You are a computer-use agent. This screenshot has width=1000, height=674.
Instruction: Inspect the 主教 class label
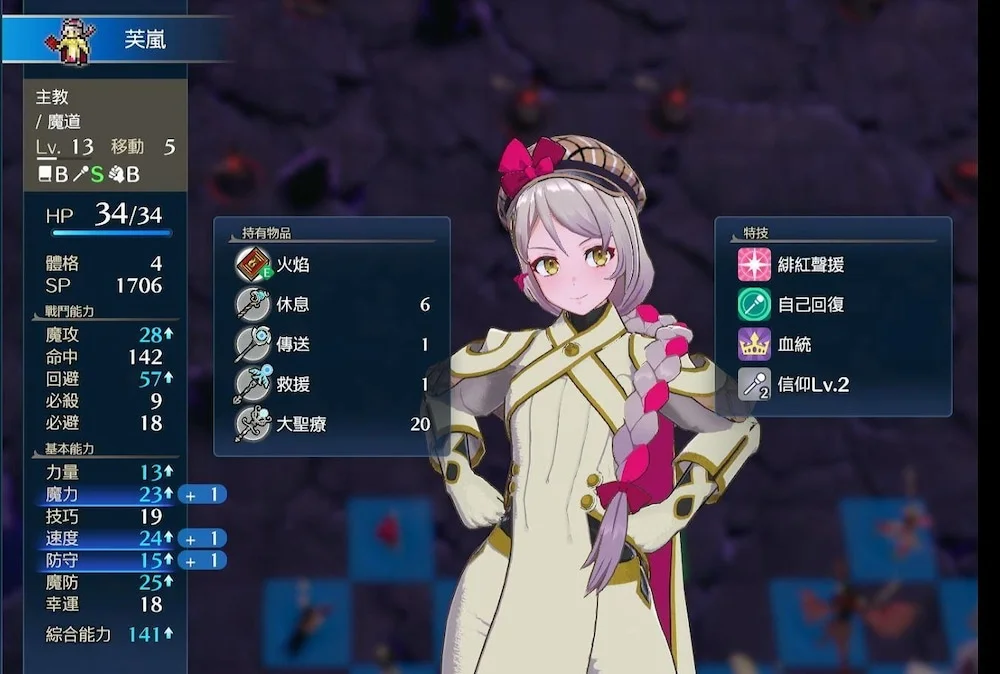[x=52, y=98]
